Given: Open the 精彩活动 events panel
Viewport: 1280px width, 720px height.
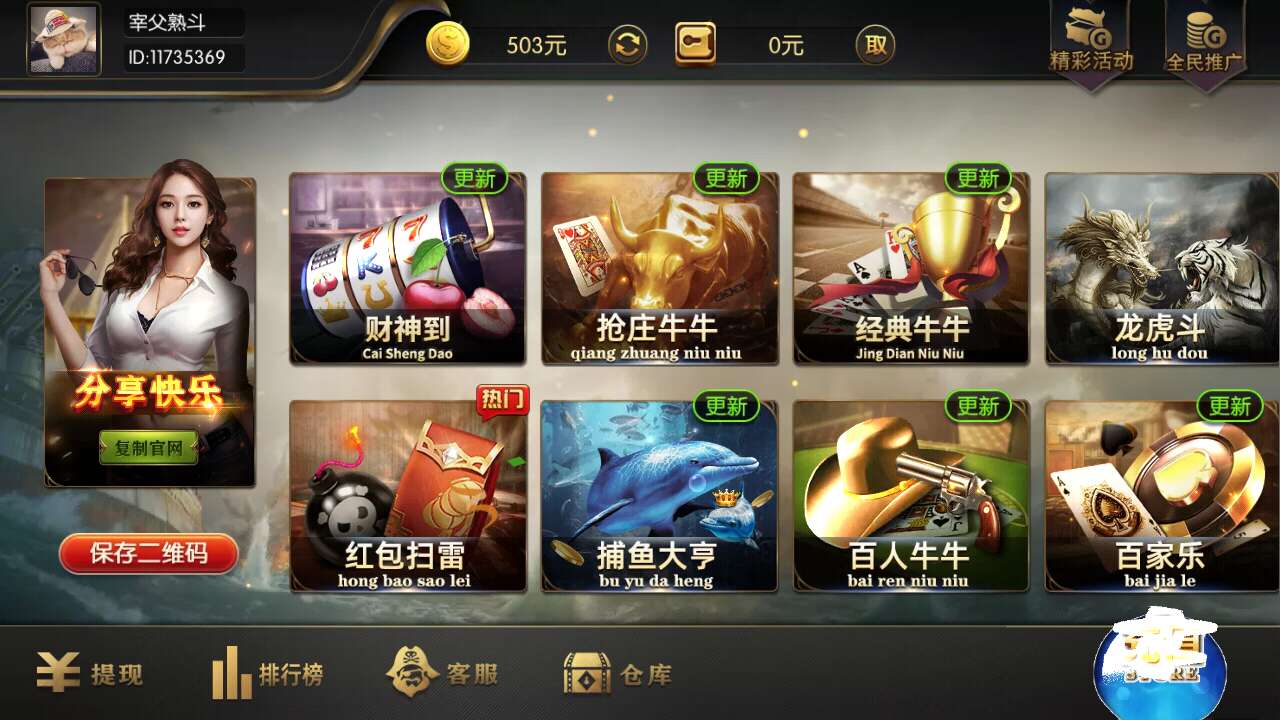Looking at the screenshot, I should pos(1090,40).
